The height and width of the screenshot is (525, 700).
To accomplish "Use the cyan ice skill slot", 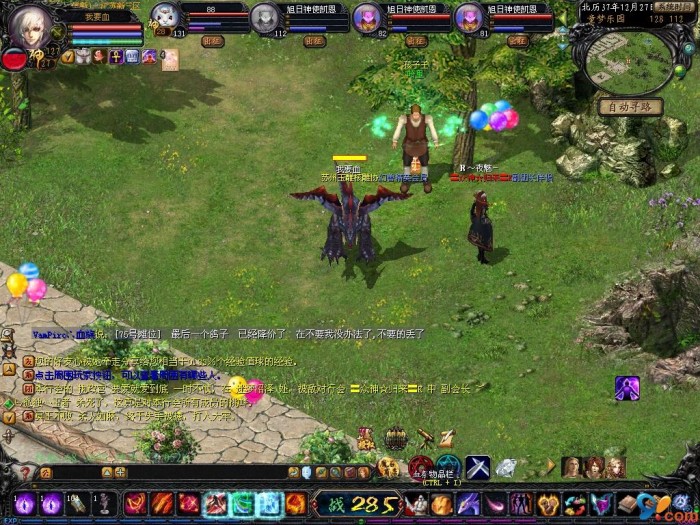I will coord(269,504).
